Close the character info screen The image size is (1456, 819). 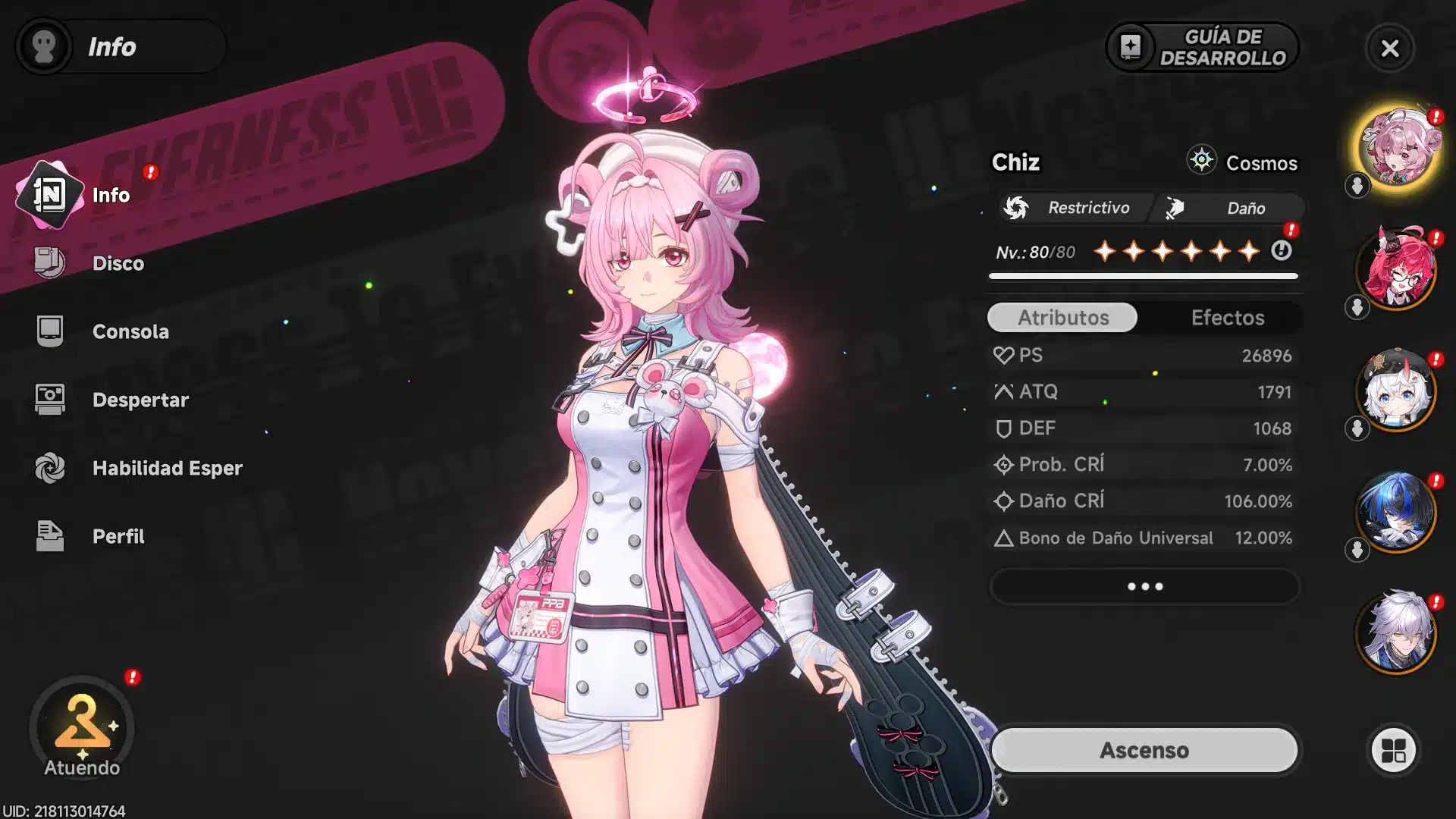(1390, 49)
